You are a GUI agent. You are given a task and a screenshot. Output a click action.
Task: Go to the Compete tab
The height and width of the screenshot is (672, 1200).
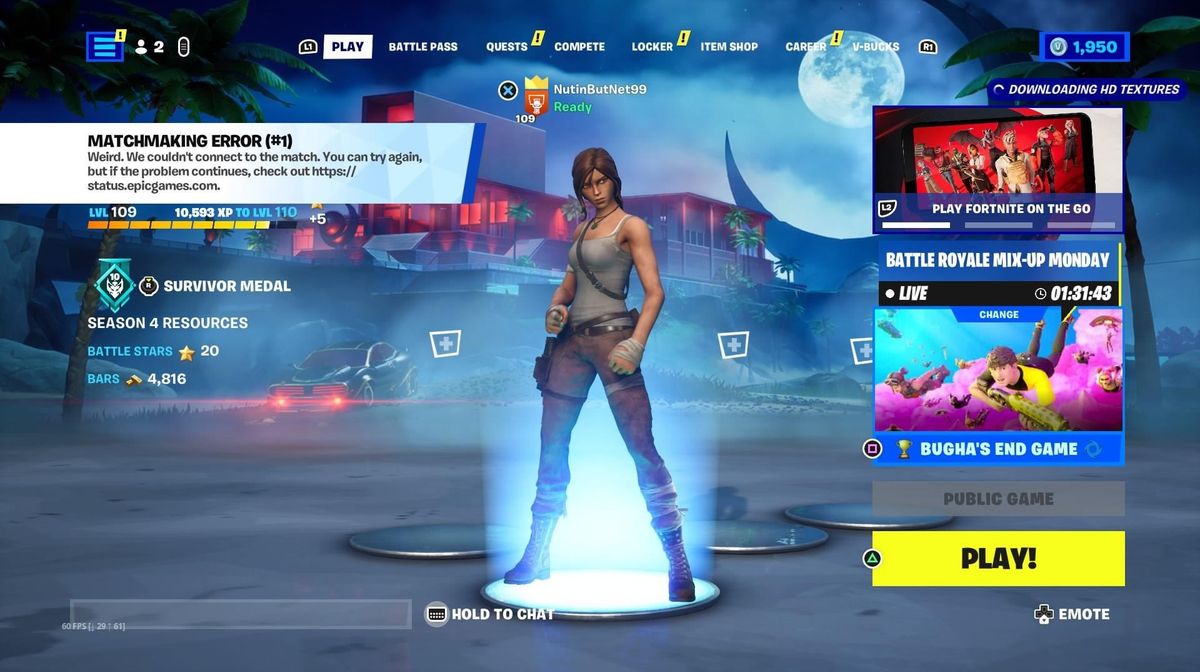click(579, 47)
